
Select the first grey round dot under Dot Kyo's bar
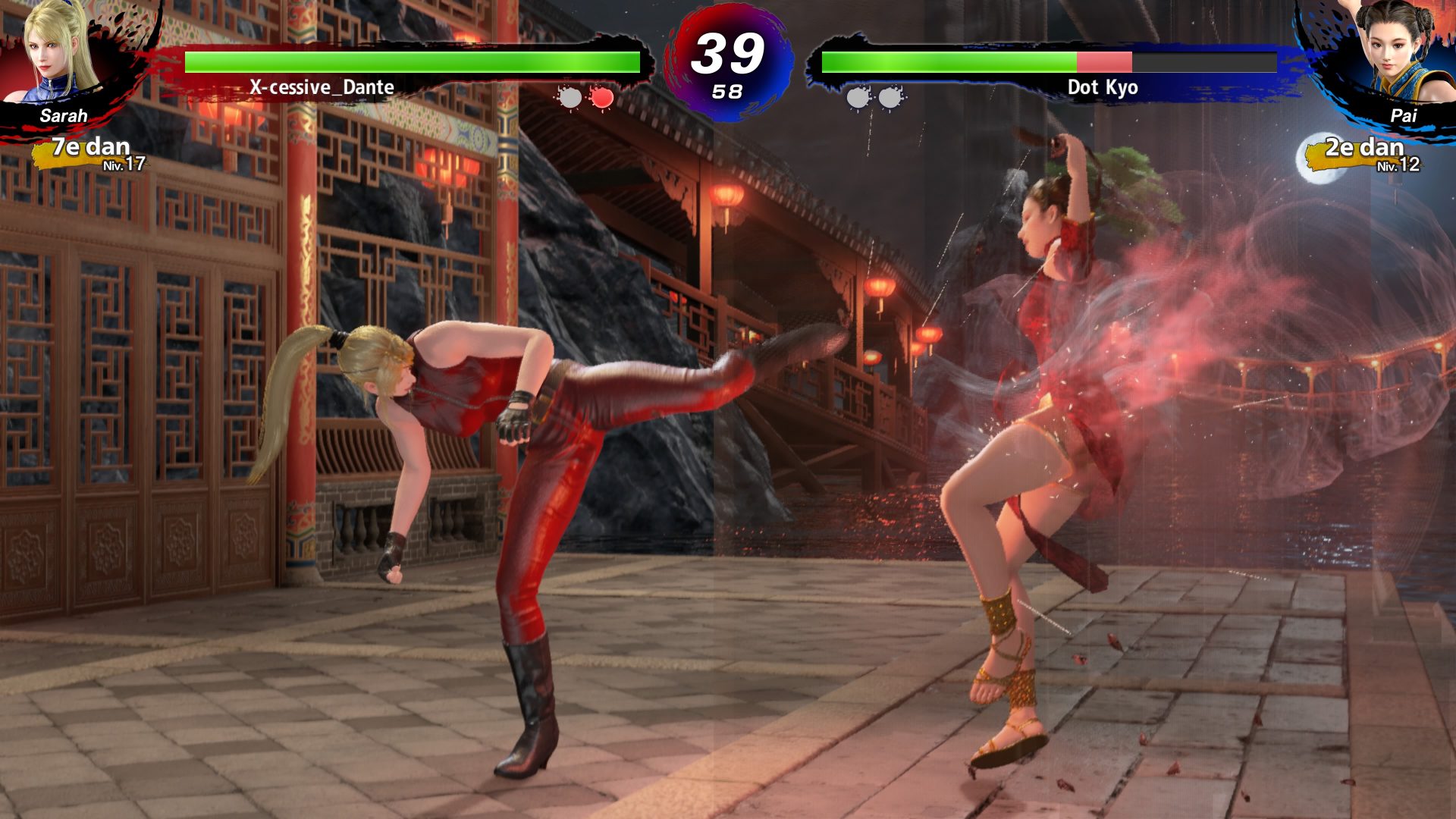coord(856,99)
